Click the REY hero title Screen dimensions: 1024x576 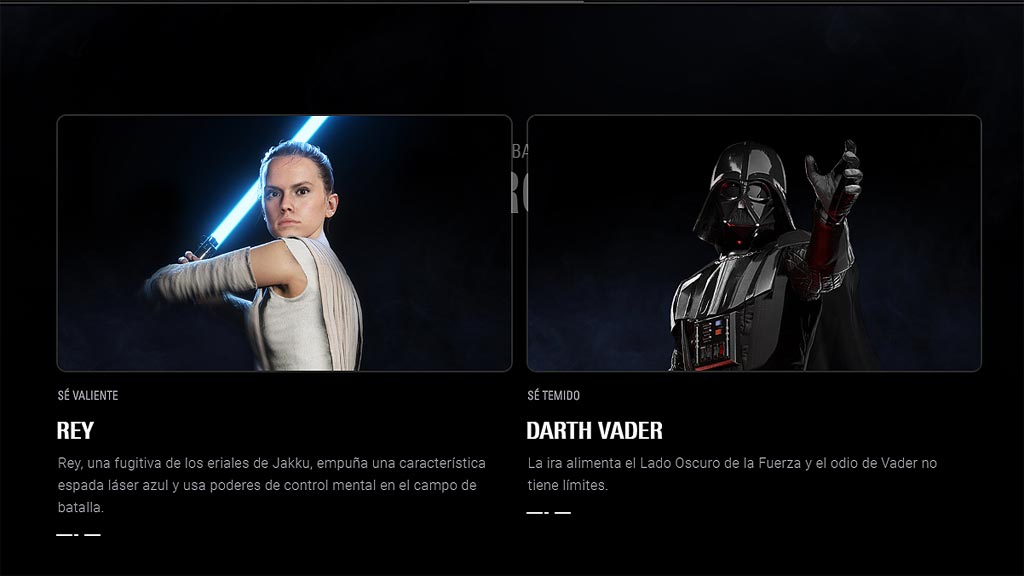click(x=75, y=431)
